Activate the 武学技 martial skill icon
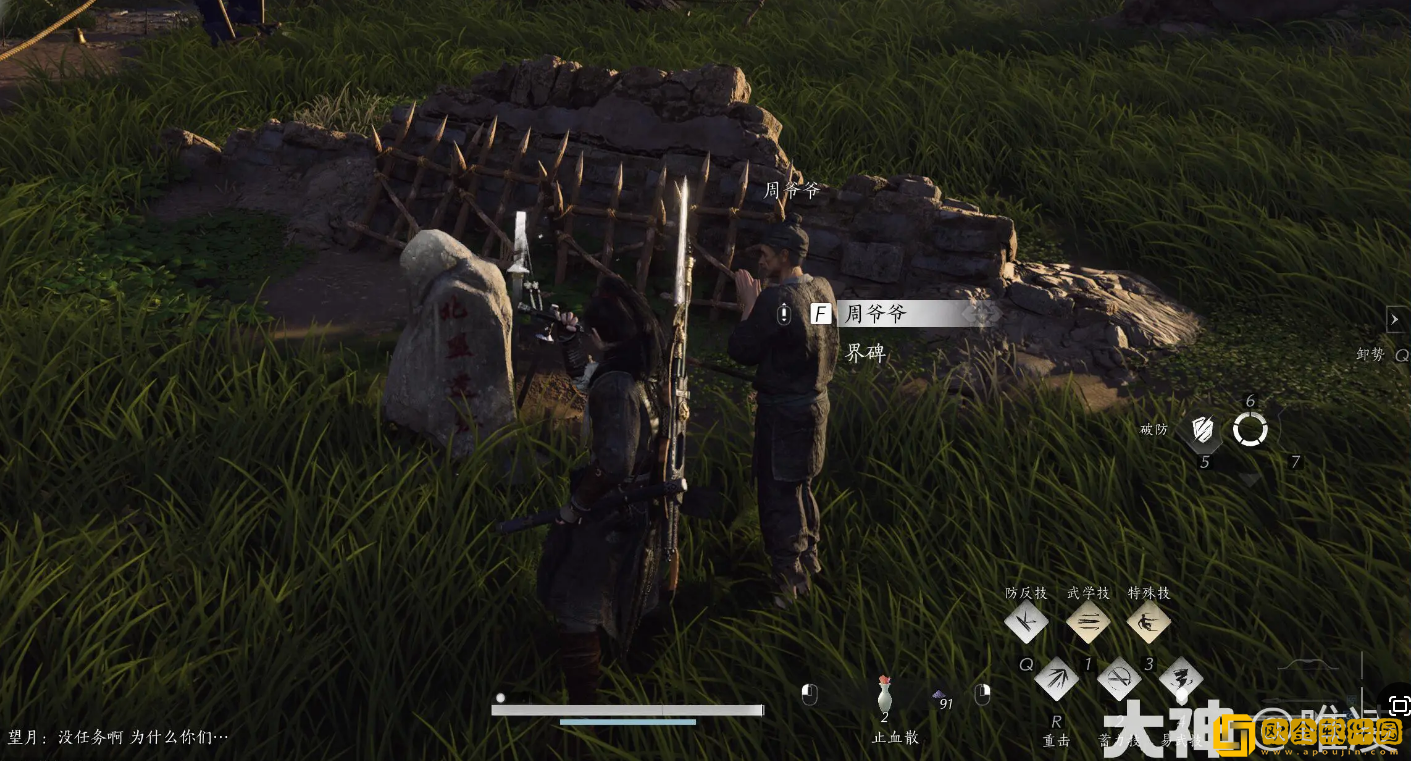Viewport: 1411px width, 761px height. 1088,622
